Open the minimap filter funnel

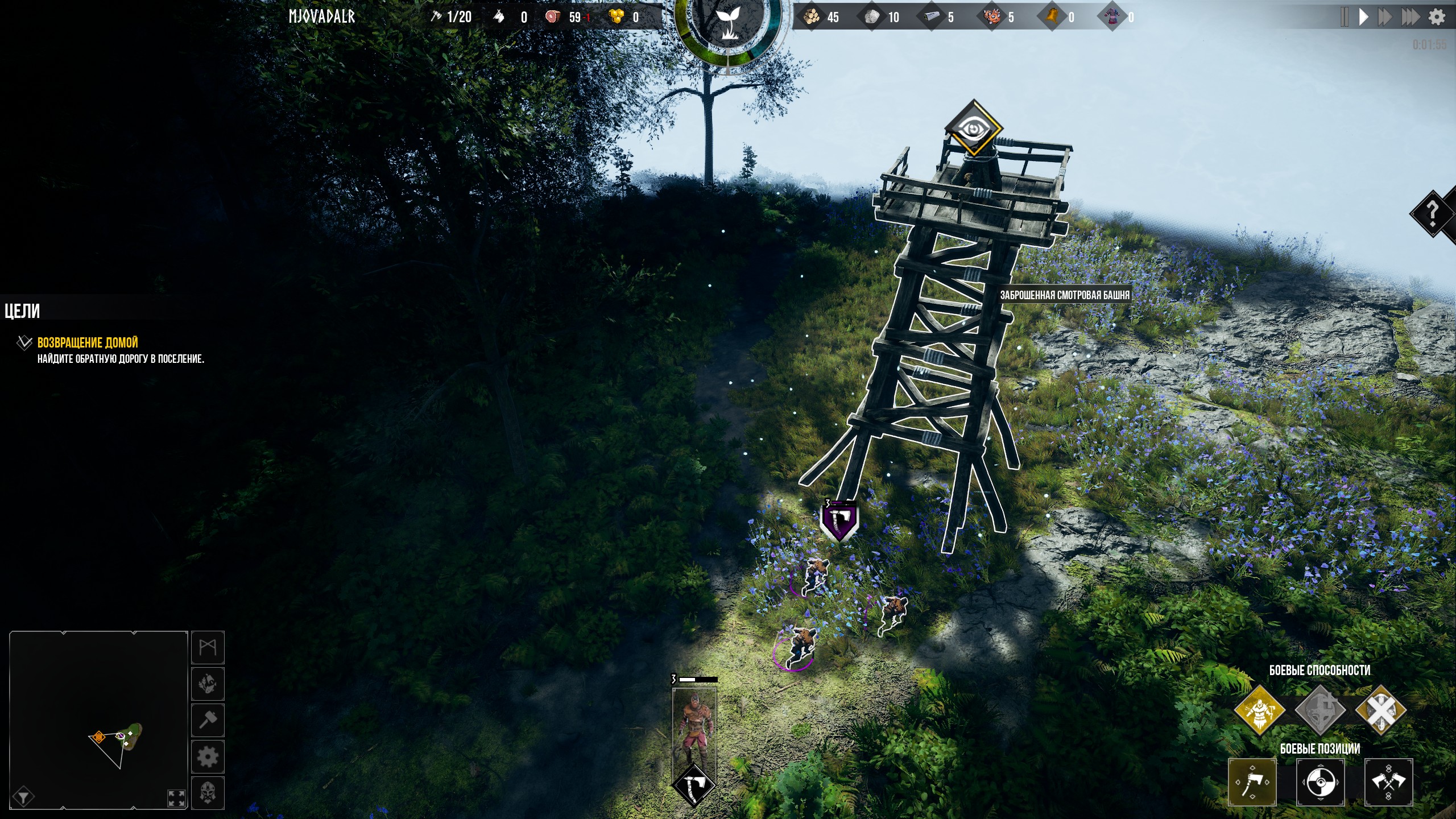[23, 797]
